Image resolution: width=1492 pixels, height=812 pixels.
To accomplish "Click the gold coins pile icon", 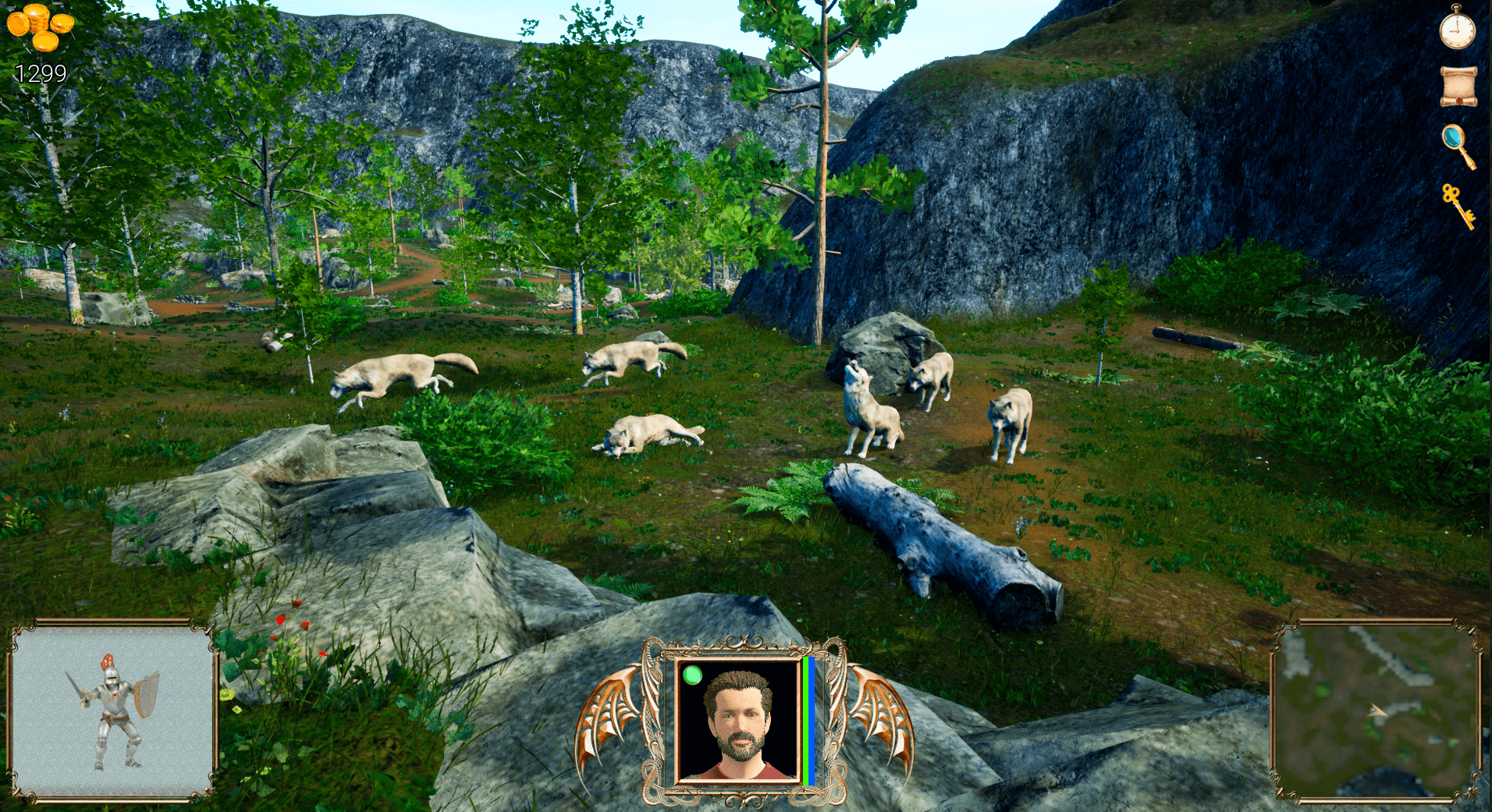I will pyautogui.click(x=41, y=27).
